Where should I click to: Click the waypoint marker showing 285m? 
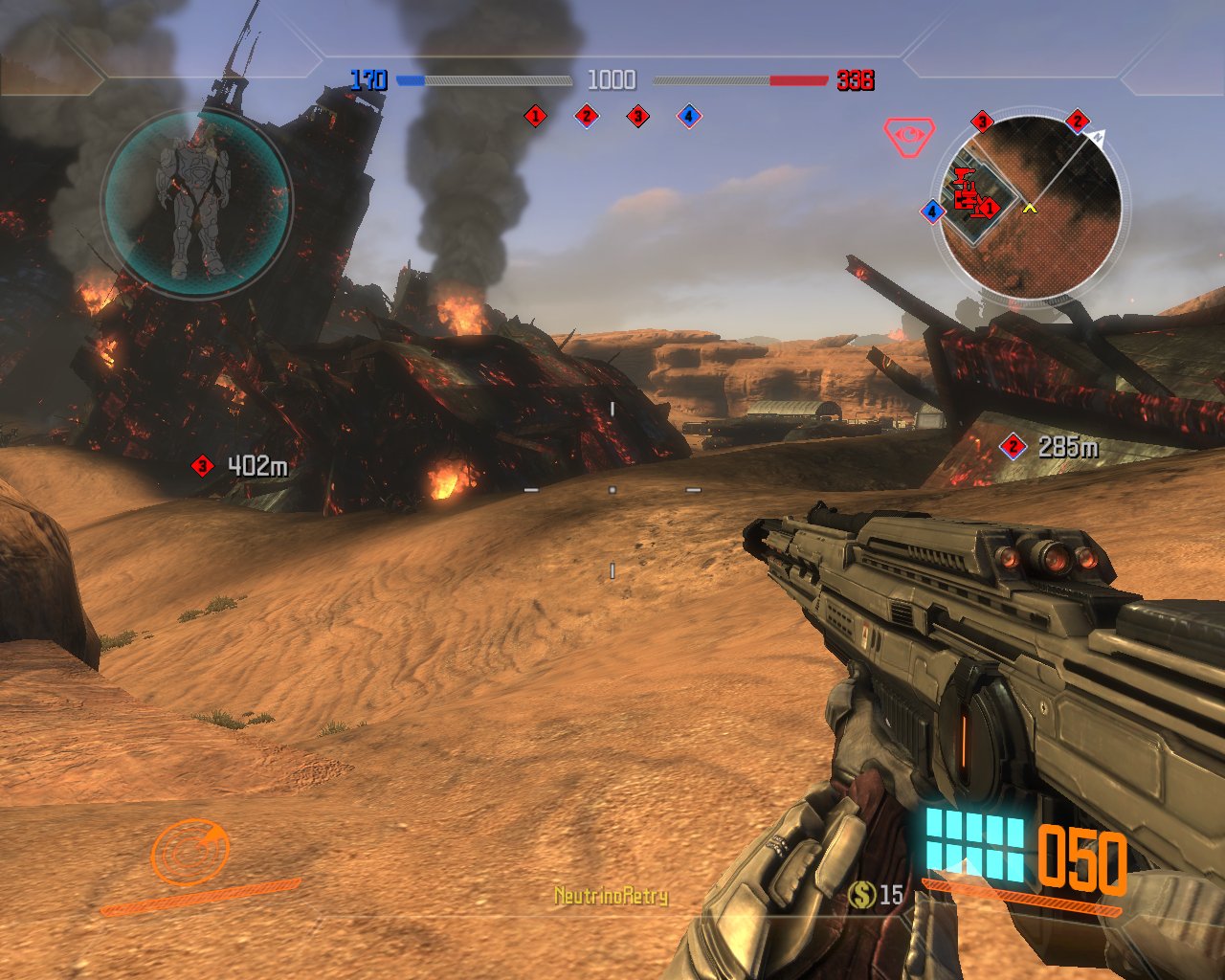1013,446
